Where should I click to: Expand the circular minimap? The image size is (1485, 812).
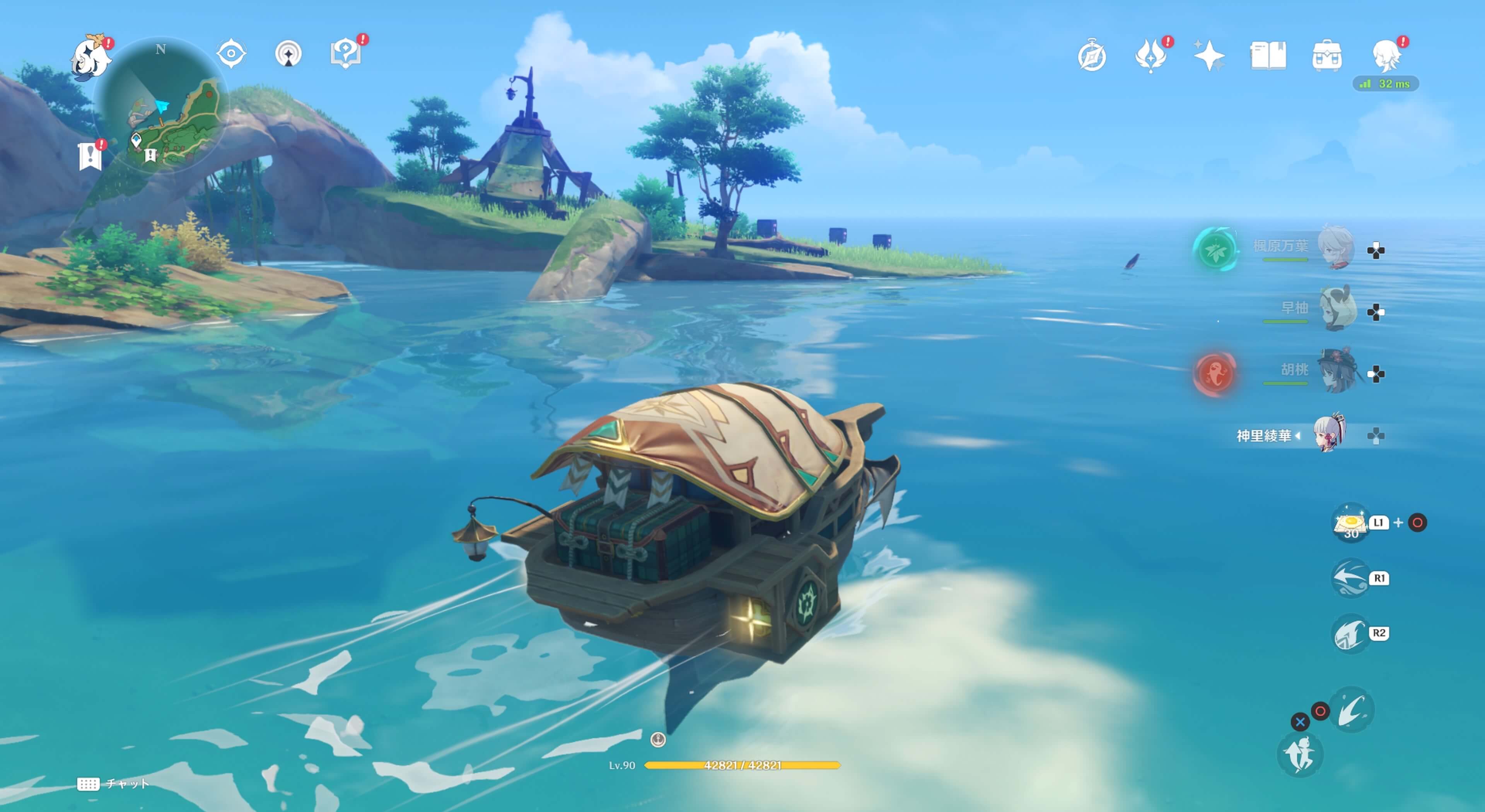click(x=162, y=104)
